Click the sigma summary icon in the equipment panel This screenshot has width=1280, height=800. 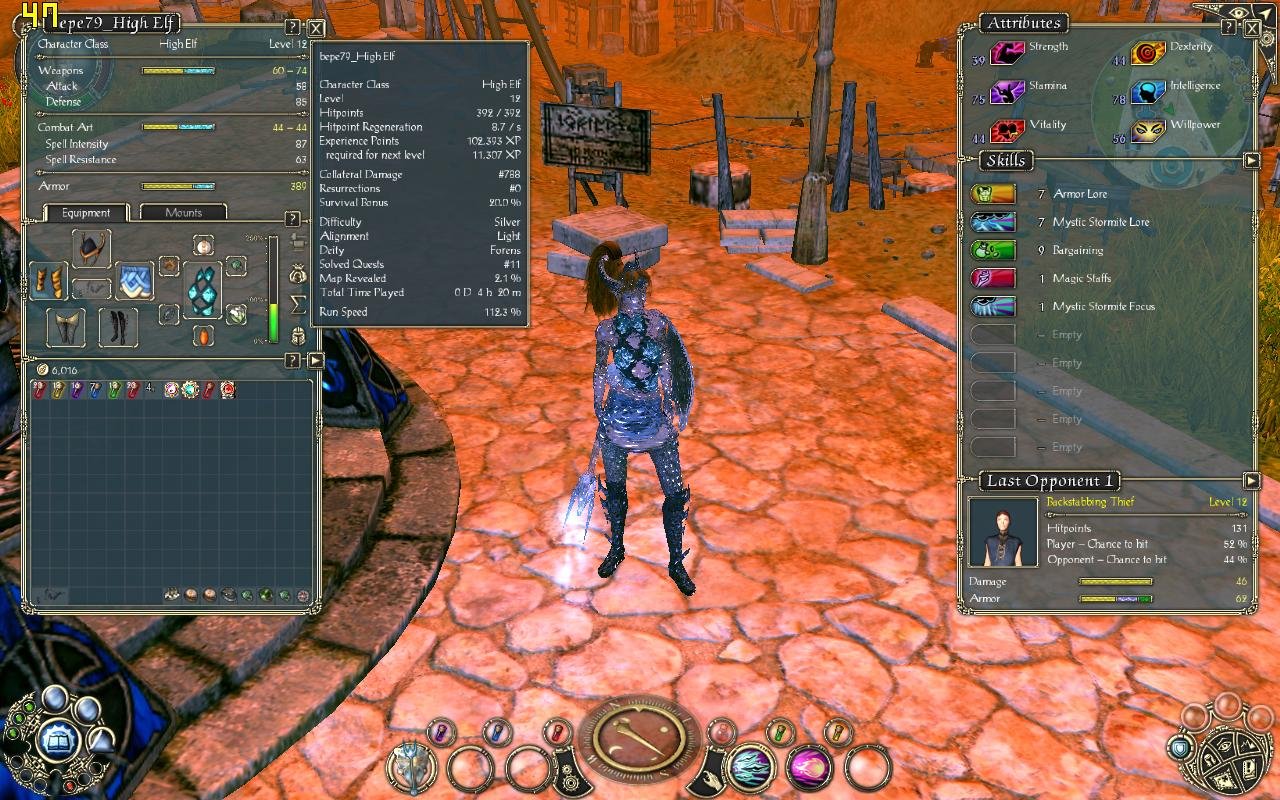click(x=297, y=303)
